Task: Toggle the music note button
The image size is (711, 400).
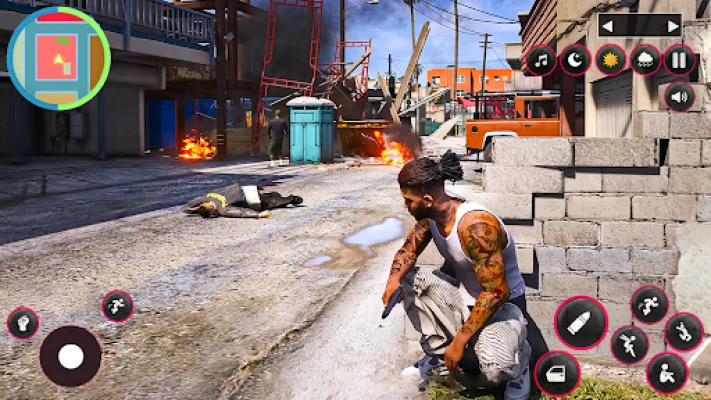Action: tap(541, 60)
